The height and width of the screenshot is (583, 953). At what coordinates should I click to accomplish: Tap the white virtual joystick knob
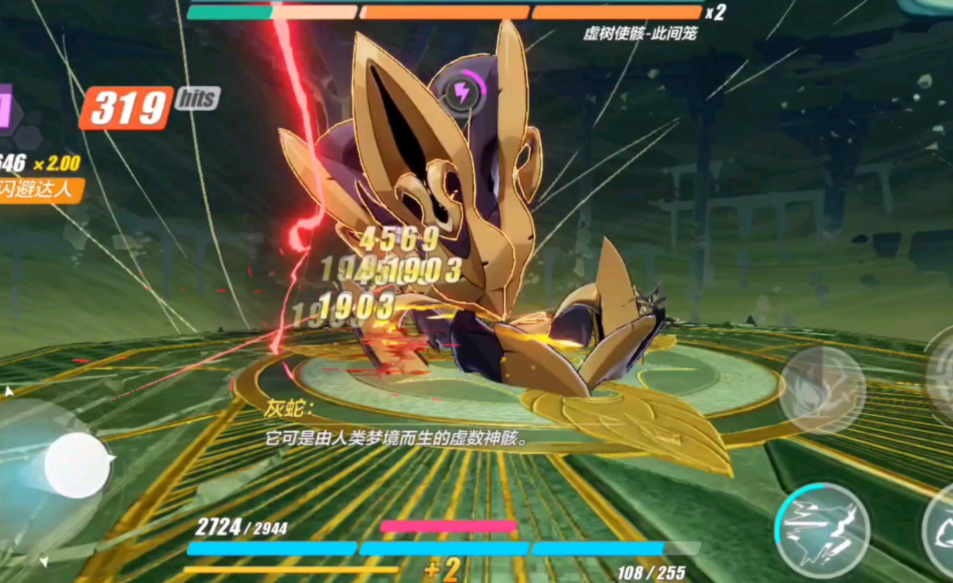coord(78,466)
